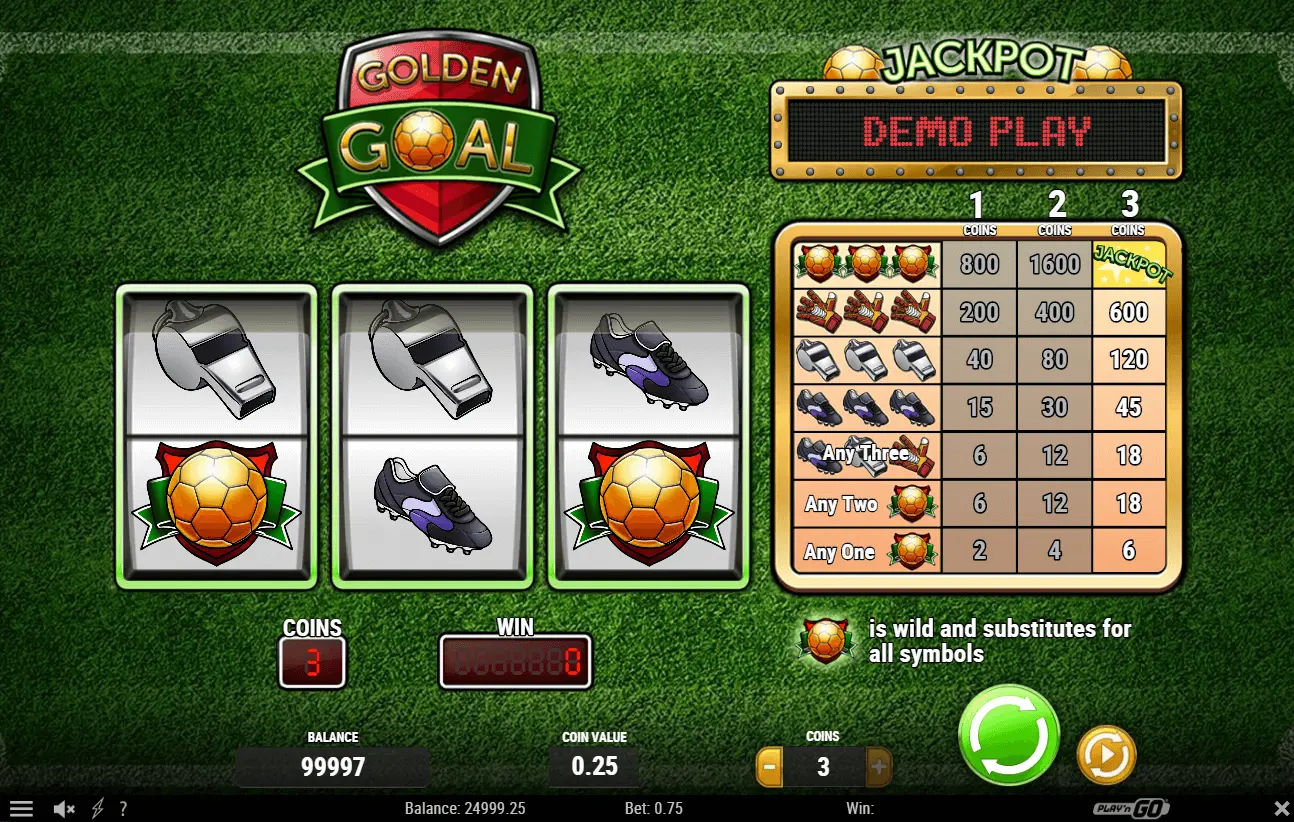The image size is (1294, 822).
Task: Click the coin value display
Action: 594,767
